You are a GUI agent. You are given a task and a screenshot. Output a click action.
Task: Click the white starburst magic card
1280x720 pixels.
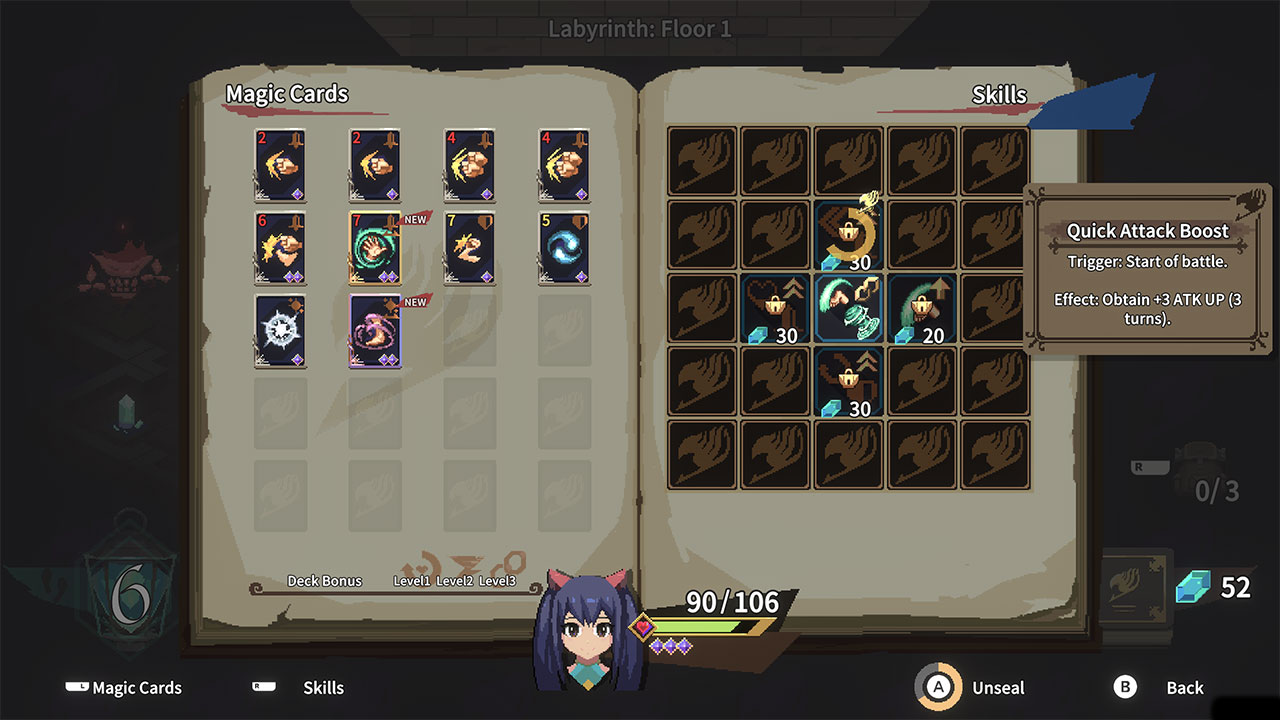pyautogui.click(x=281, y=333)
